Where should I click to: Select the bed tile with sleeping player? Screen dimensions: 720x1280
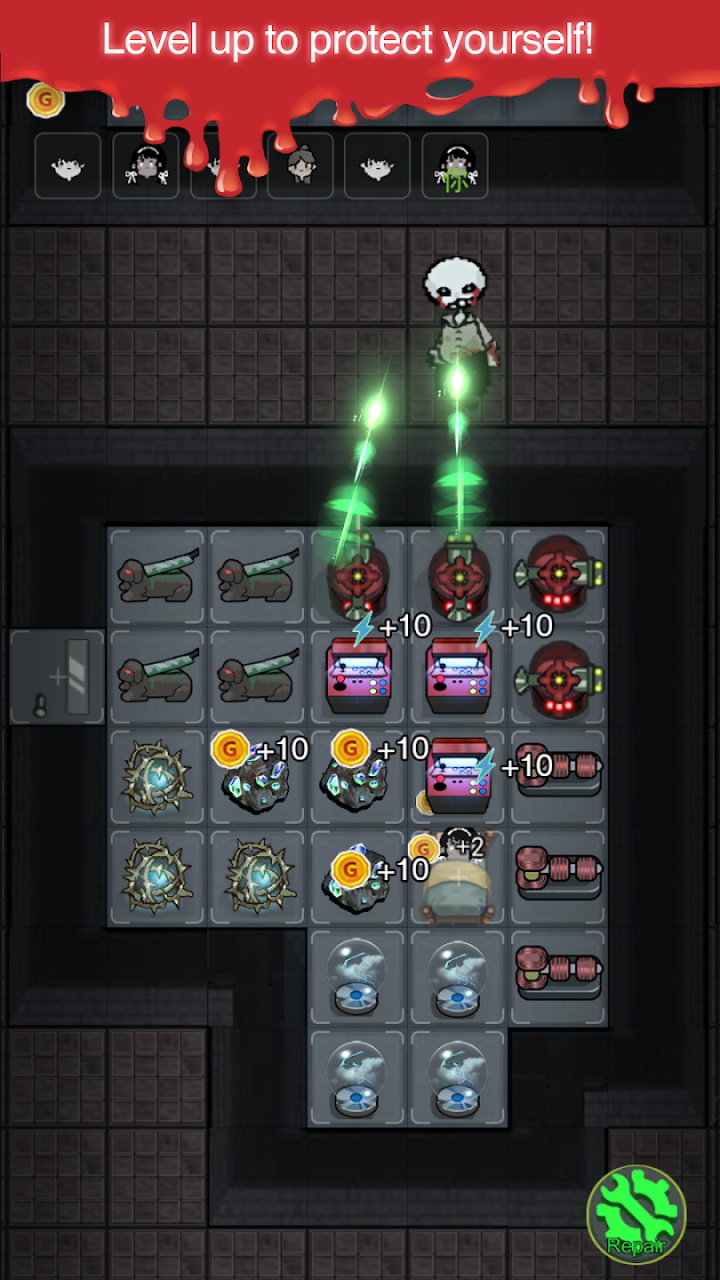(x=457, y=877)
